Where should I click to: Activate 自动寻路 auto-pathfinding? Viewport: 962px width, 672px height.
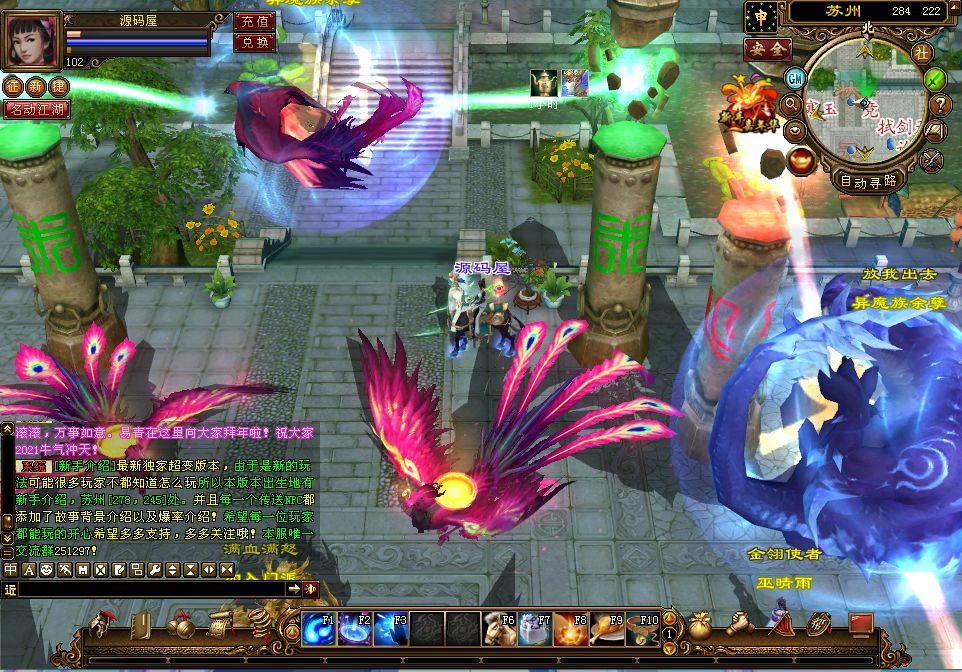point(869,182)
